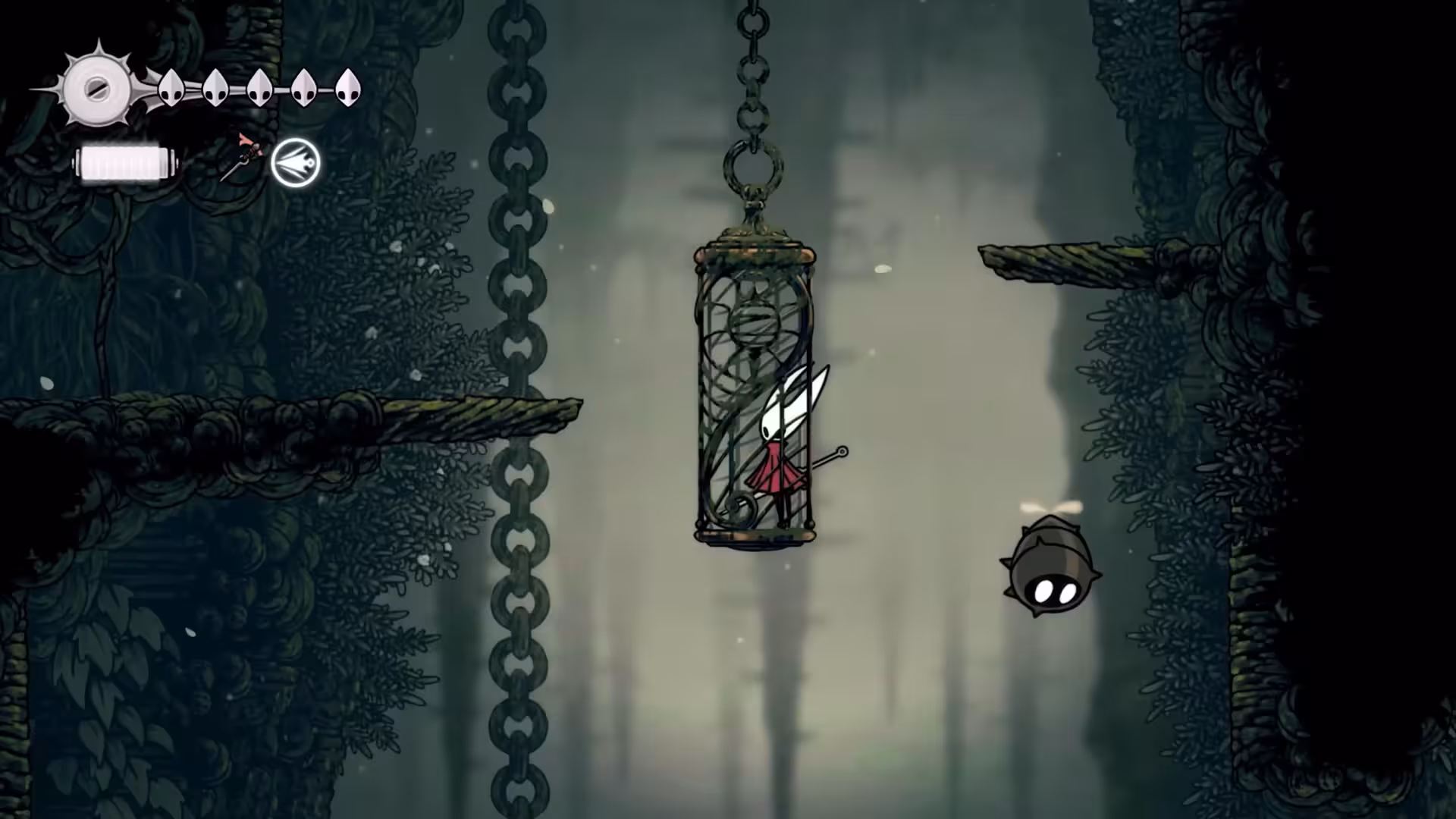The image size is (1456, 819).
Task: Select the second health mask icon
Action: (215, 88)
